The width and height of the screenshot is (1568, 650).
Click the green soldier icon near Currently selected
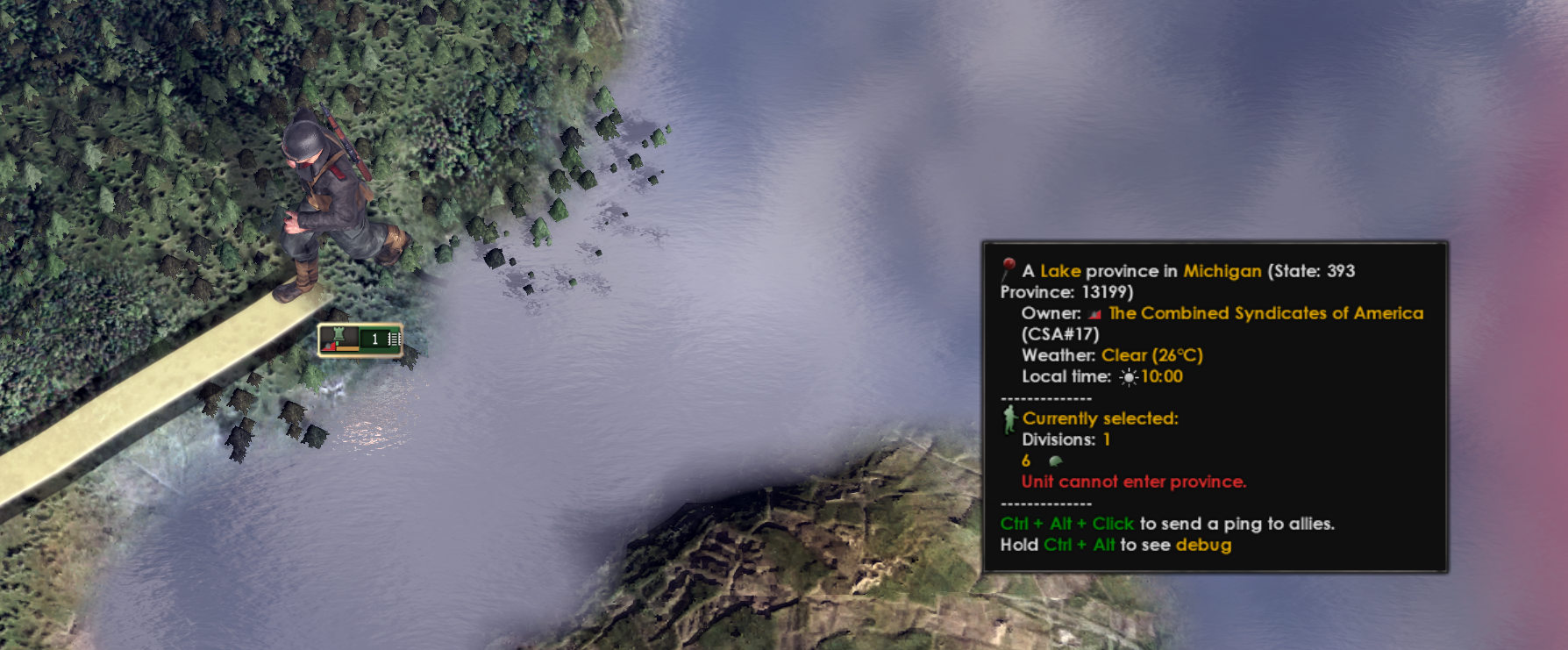pos(1009,418)
